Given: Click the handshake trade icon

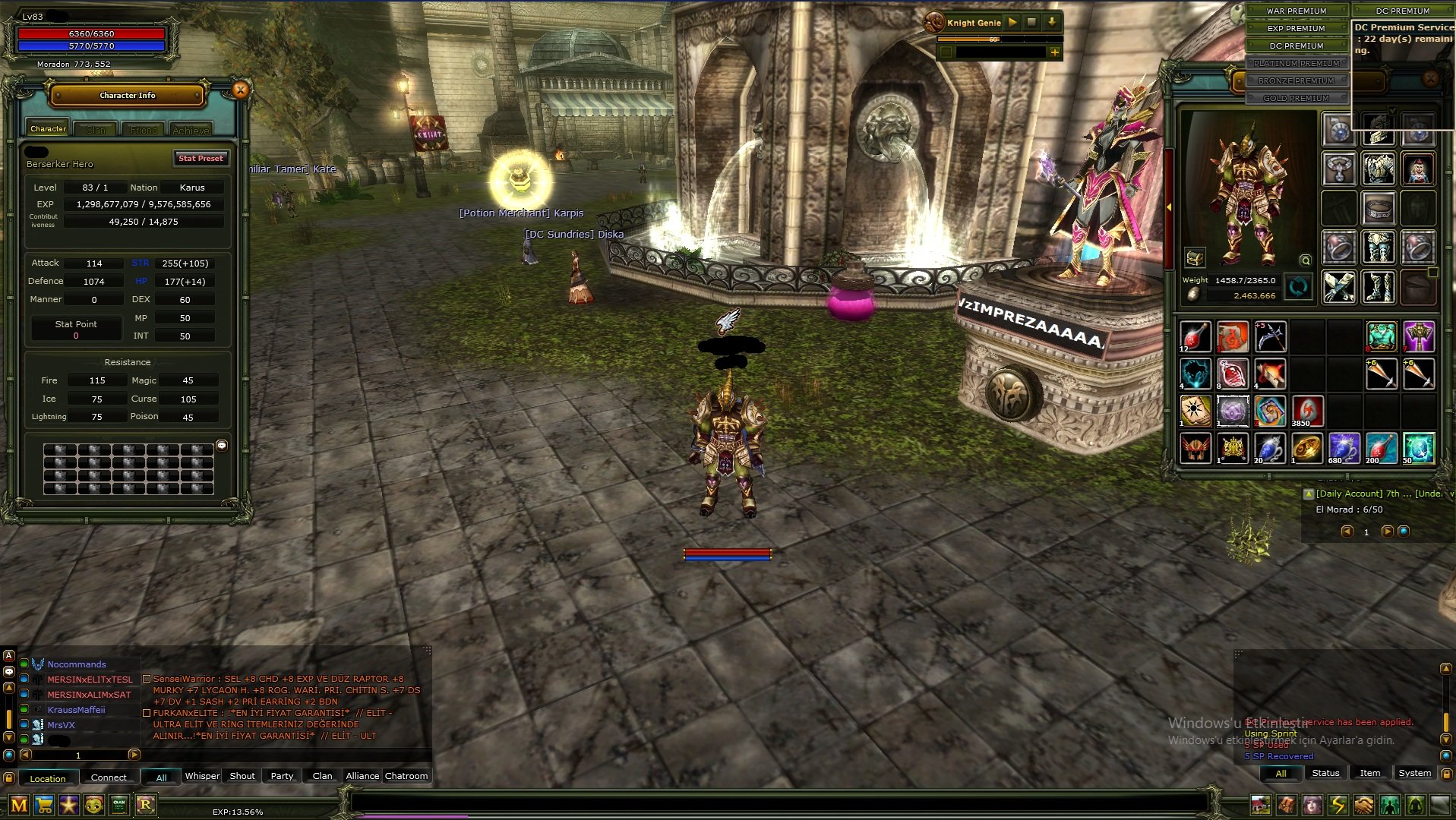Looking at the screenshot, I should (x=1364, y=805).
